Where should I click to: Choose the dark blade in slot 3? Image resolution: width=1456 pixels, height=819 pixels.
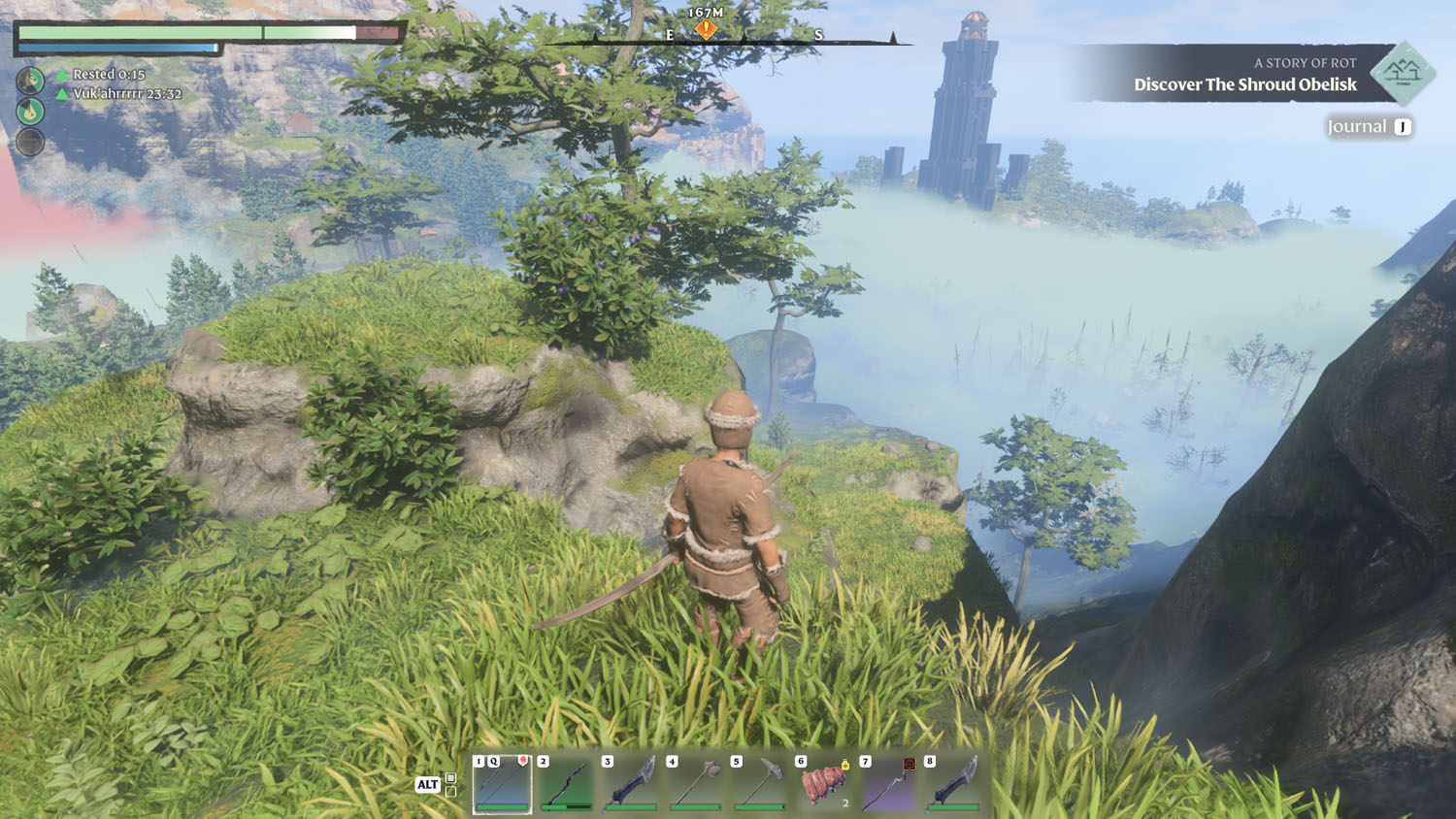pos(631,783)
